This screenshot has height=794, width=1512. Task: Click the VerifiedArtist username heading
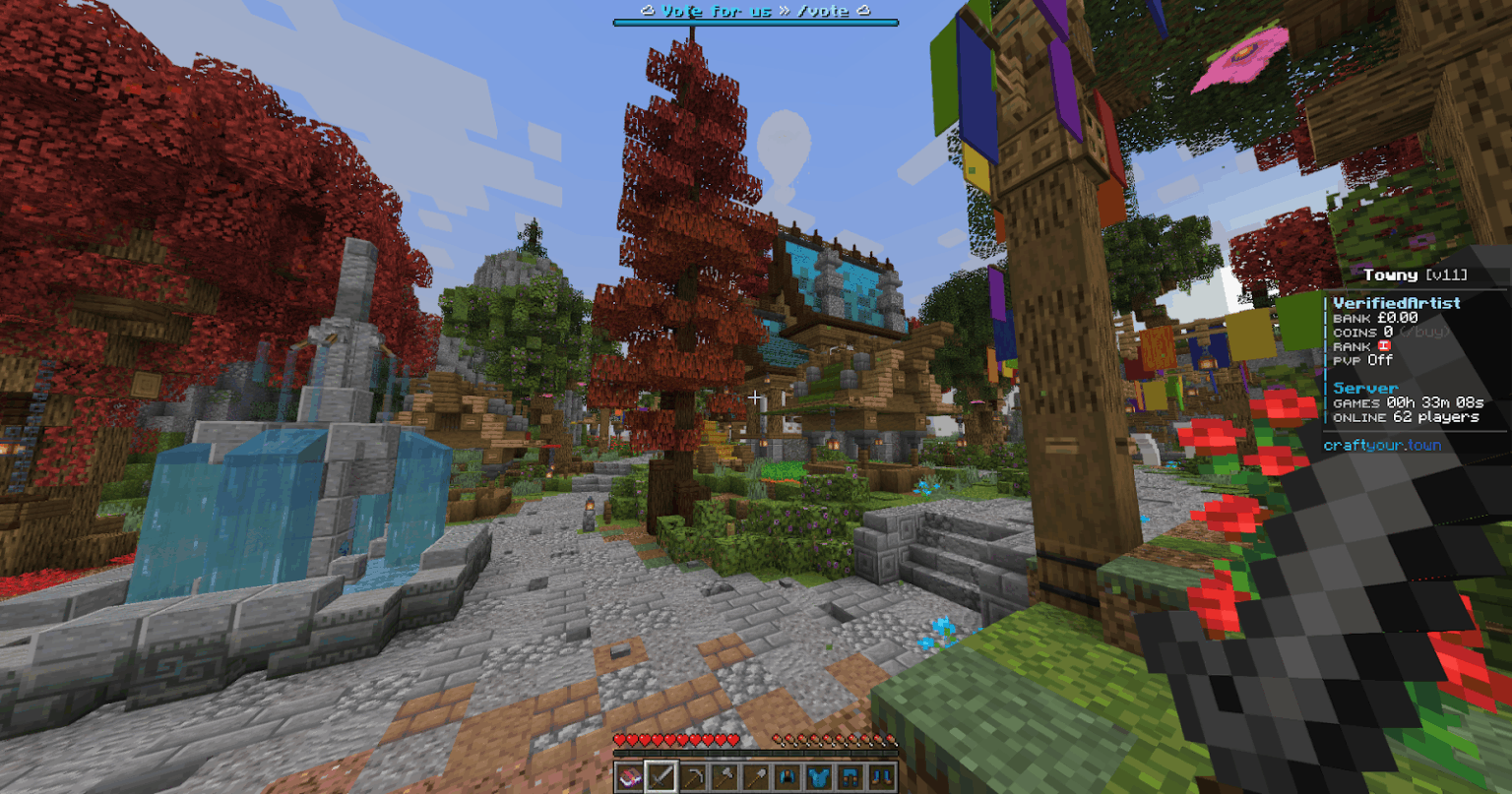tap(1396, 303)
